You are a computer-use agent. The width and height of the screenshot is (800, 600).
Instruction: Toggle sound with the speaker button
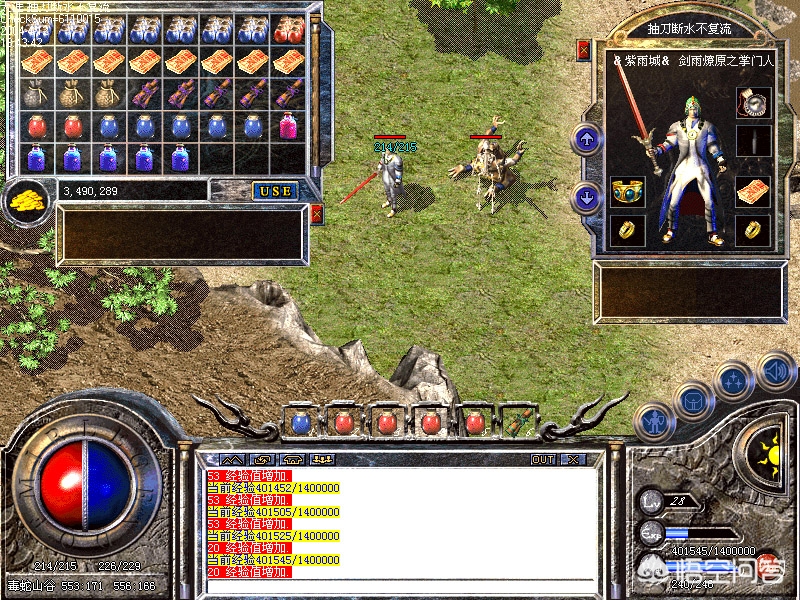pos(775,370)
